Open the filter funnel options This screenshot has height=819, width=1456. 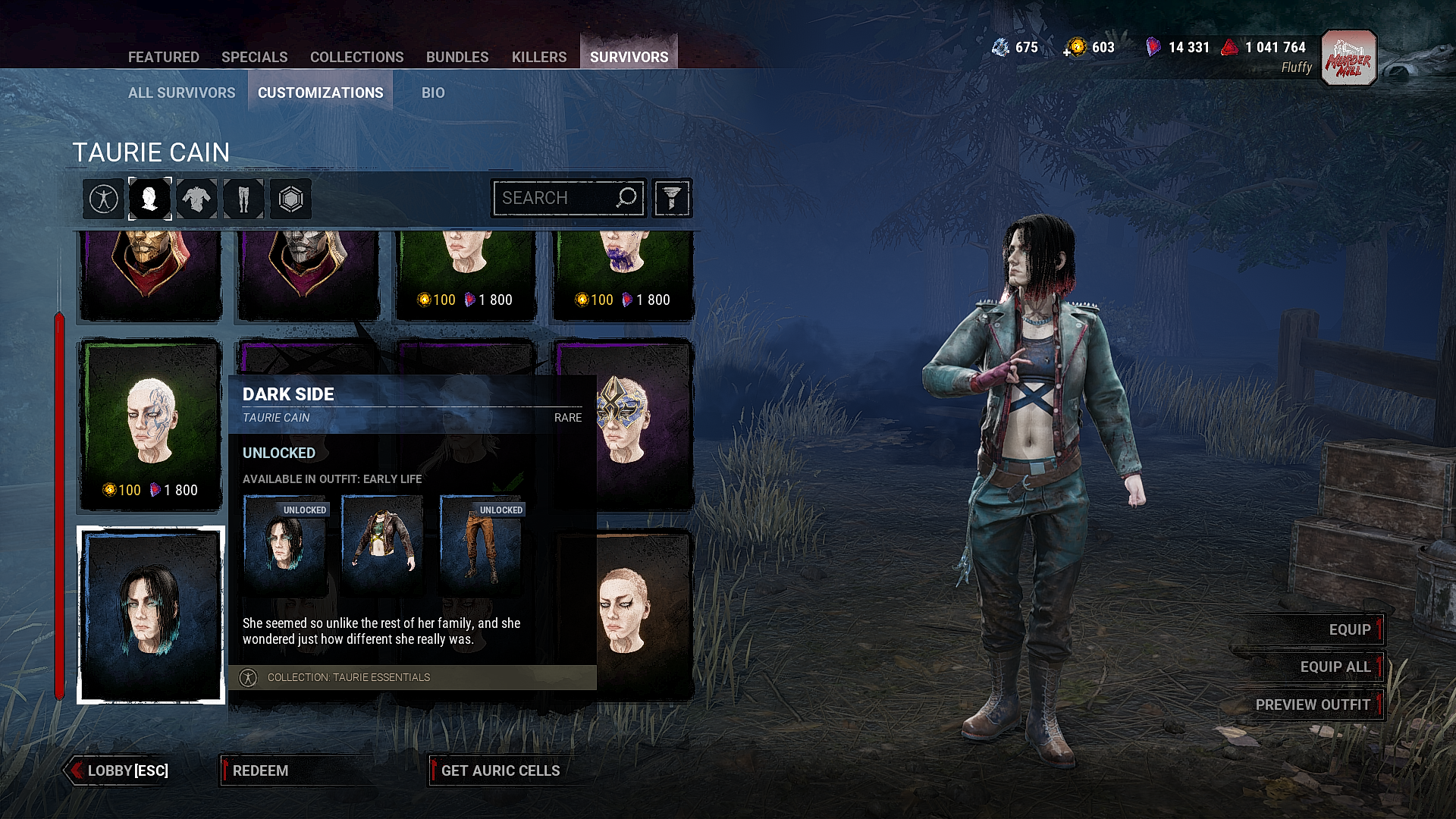[x=671, y=199]
